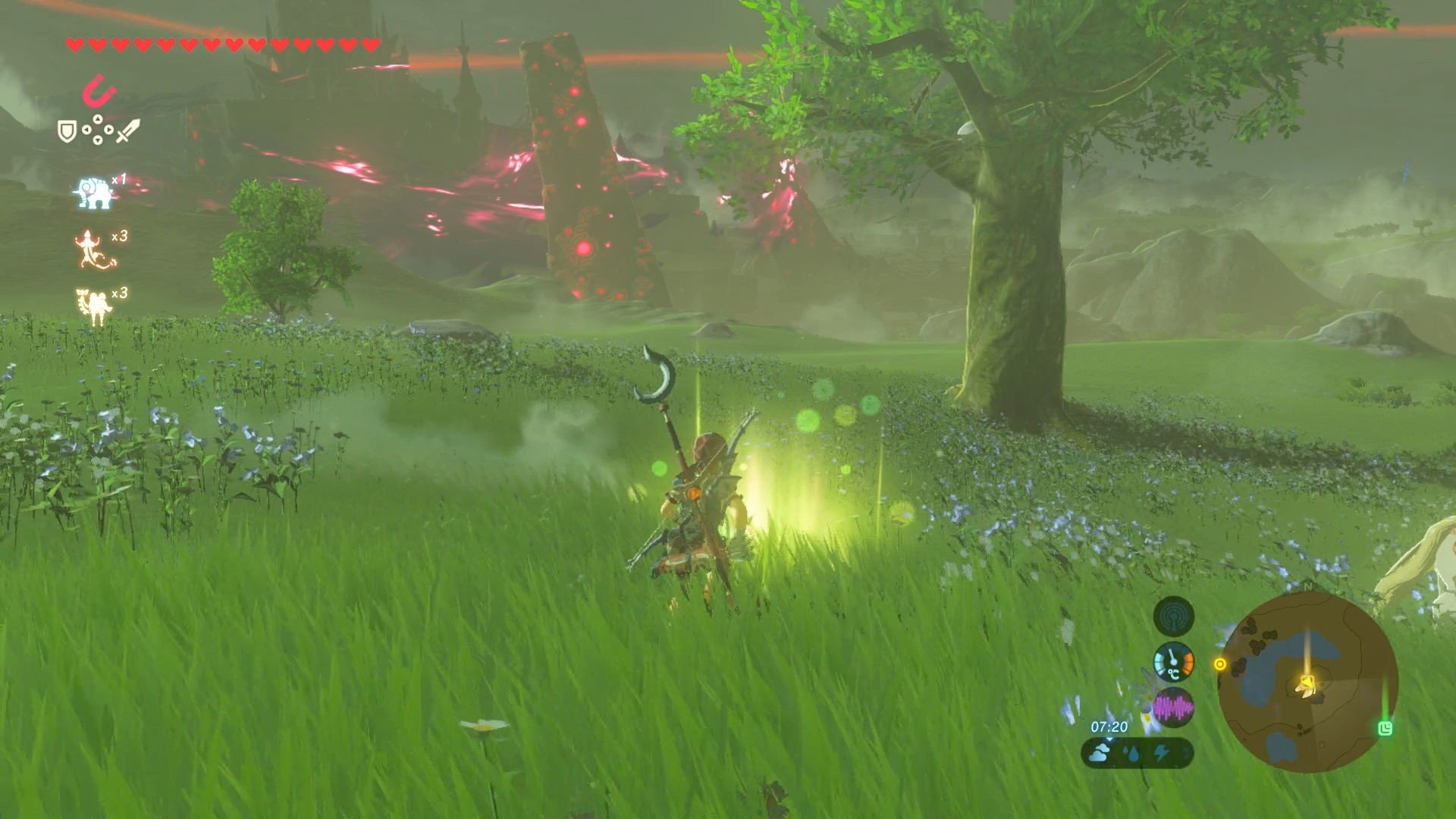Click the sword icon near the d-pad
The height and width of the screenshot is (819, 1456).
point(128,130)
